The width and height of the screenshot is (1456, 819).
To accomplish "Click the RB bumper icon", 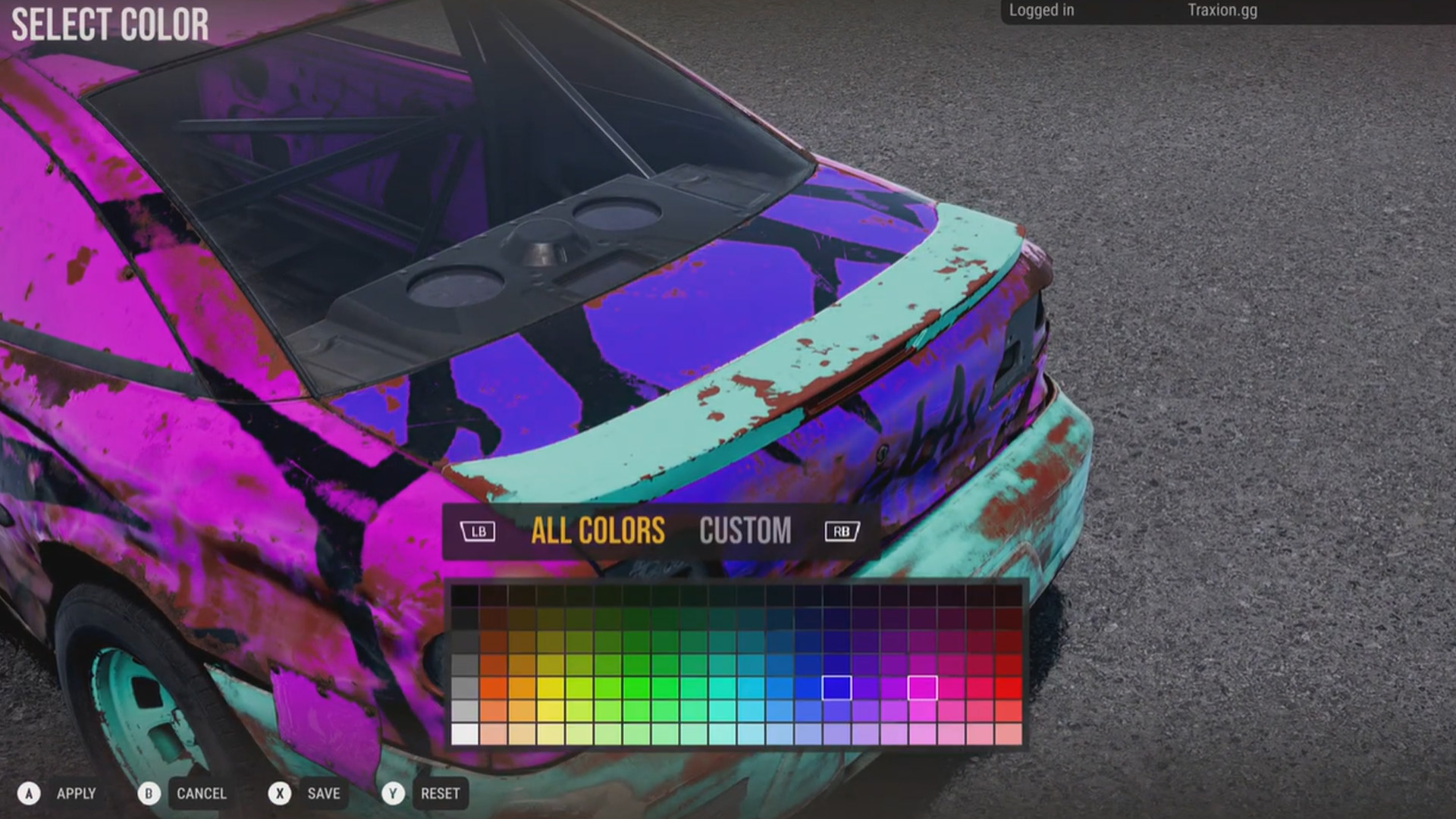I will (x=841, y=531).
